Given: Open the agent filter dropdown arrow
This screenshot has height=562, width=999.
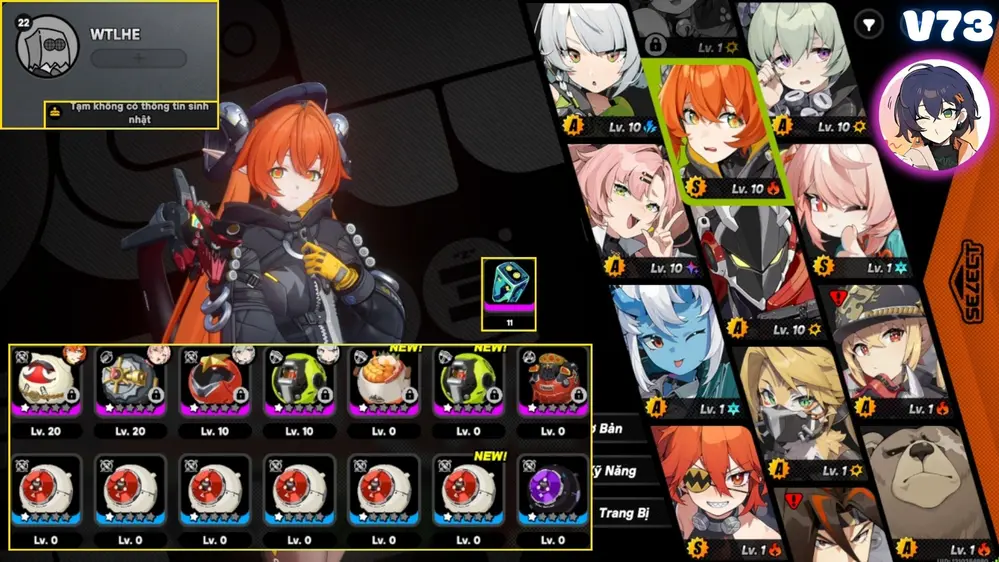Looking at the screenshot, I should [x=872, y=23].
